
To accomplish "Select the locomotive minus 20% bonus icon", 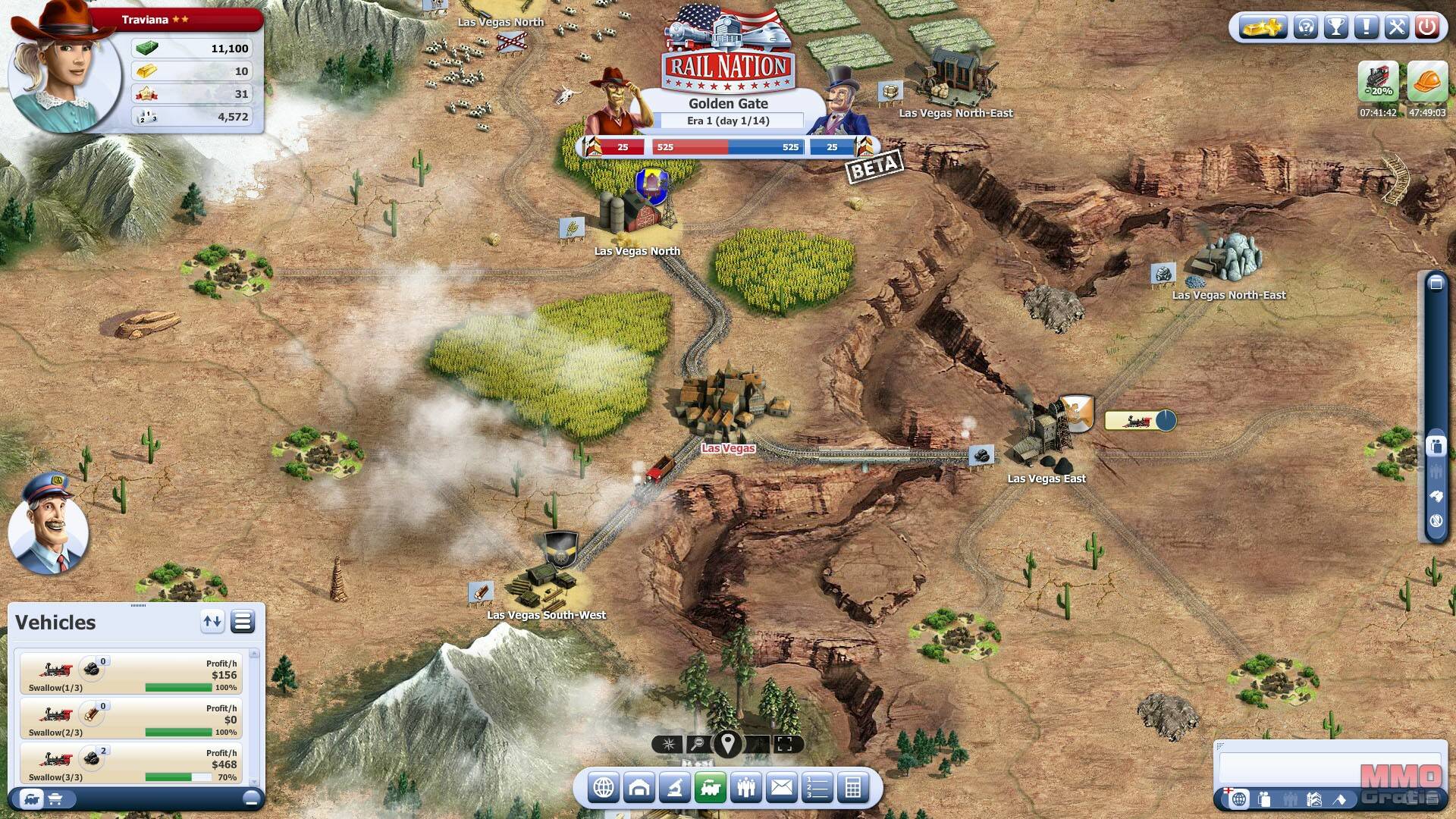I will (1378, 81).
